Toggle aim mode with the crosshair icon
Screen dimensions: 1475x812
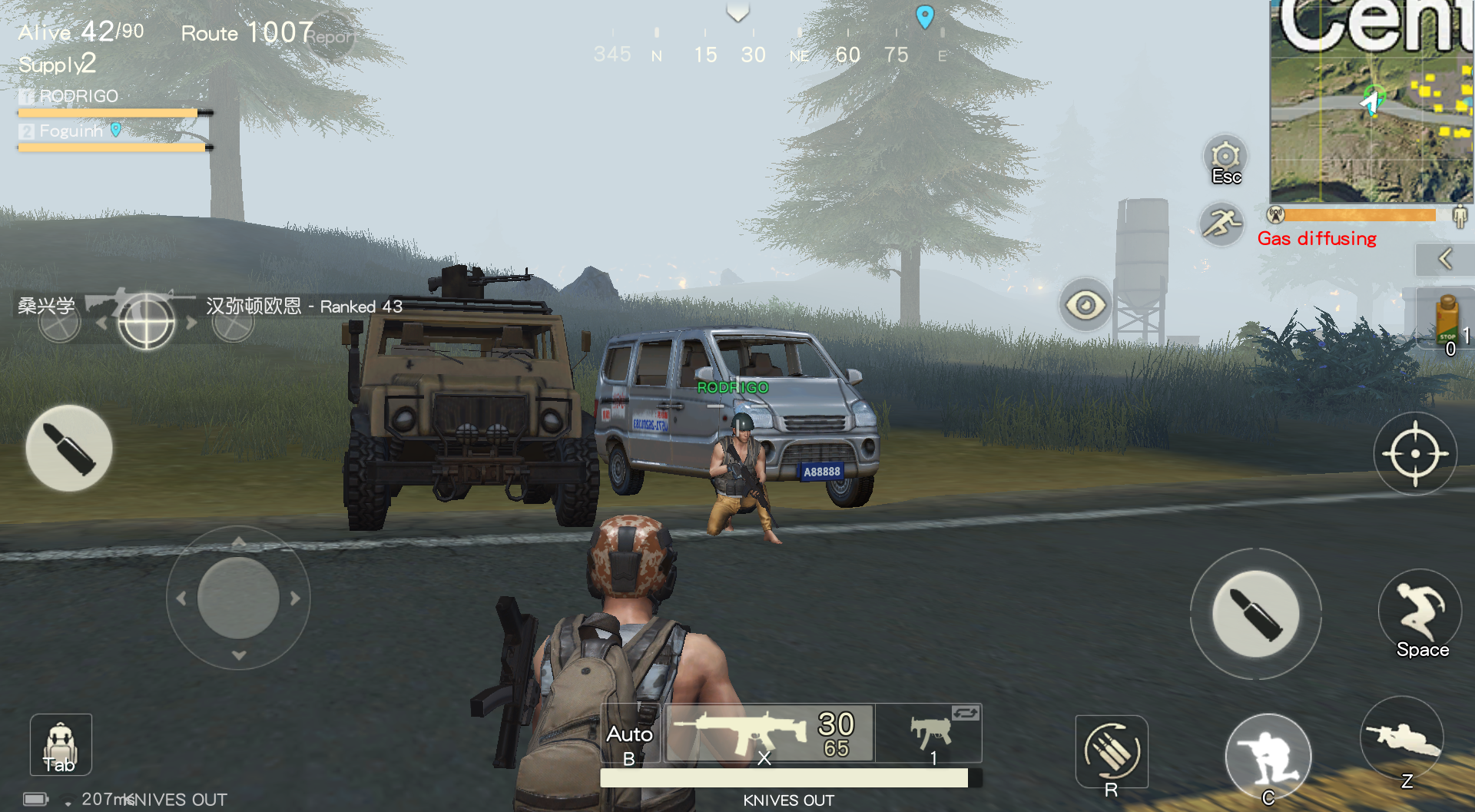[1416, 453]
